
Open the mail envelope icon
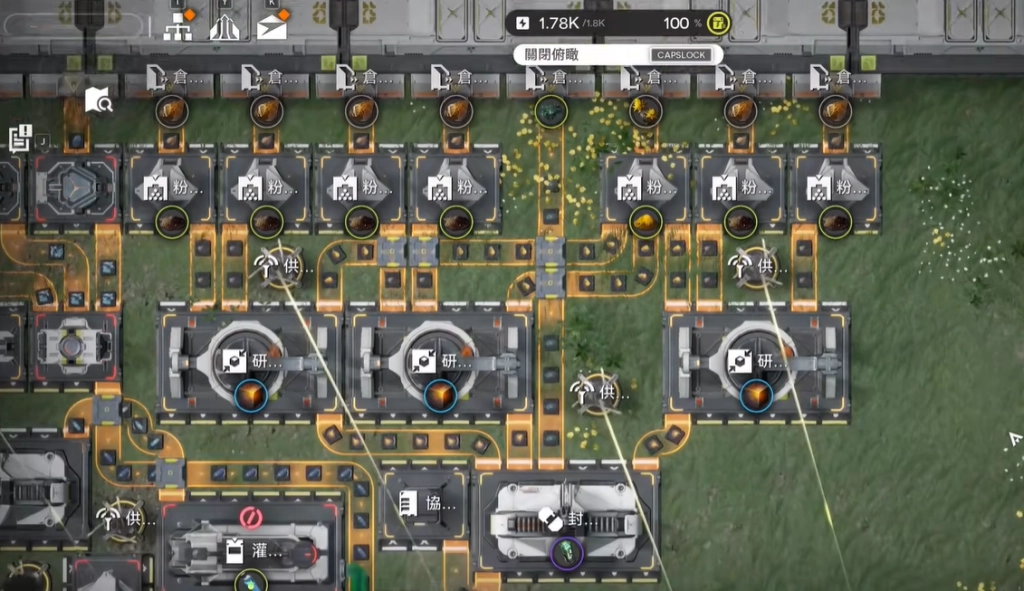click(271, 26)
